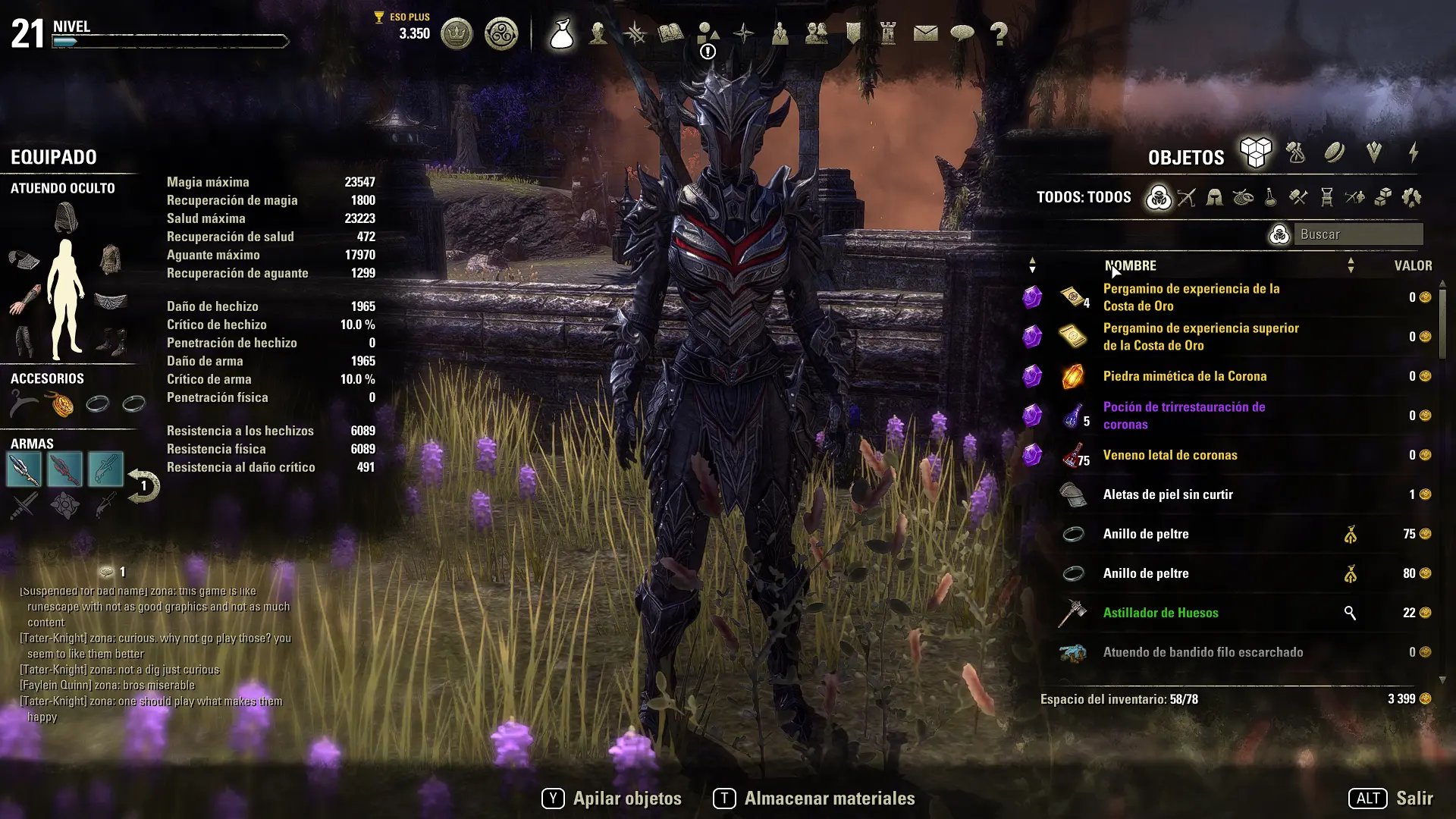
Task: Choose the Astillador de Huesos axe
Action: [x=1160, y=613]
